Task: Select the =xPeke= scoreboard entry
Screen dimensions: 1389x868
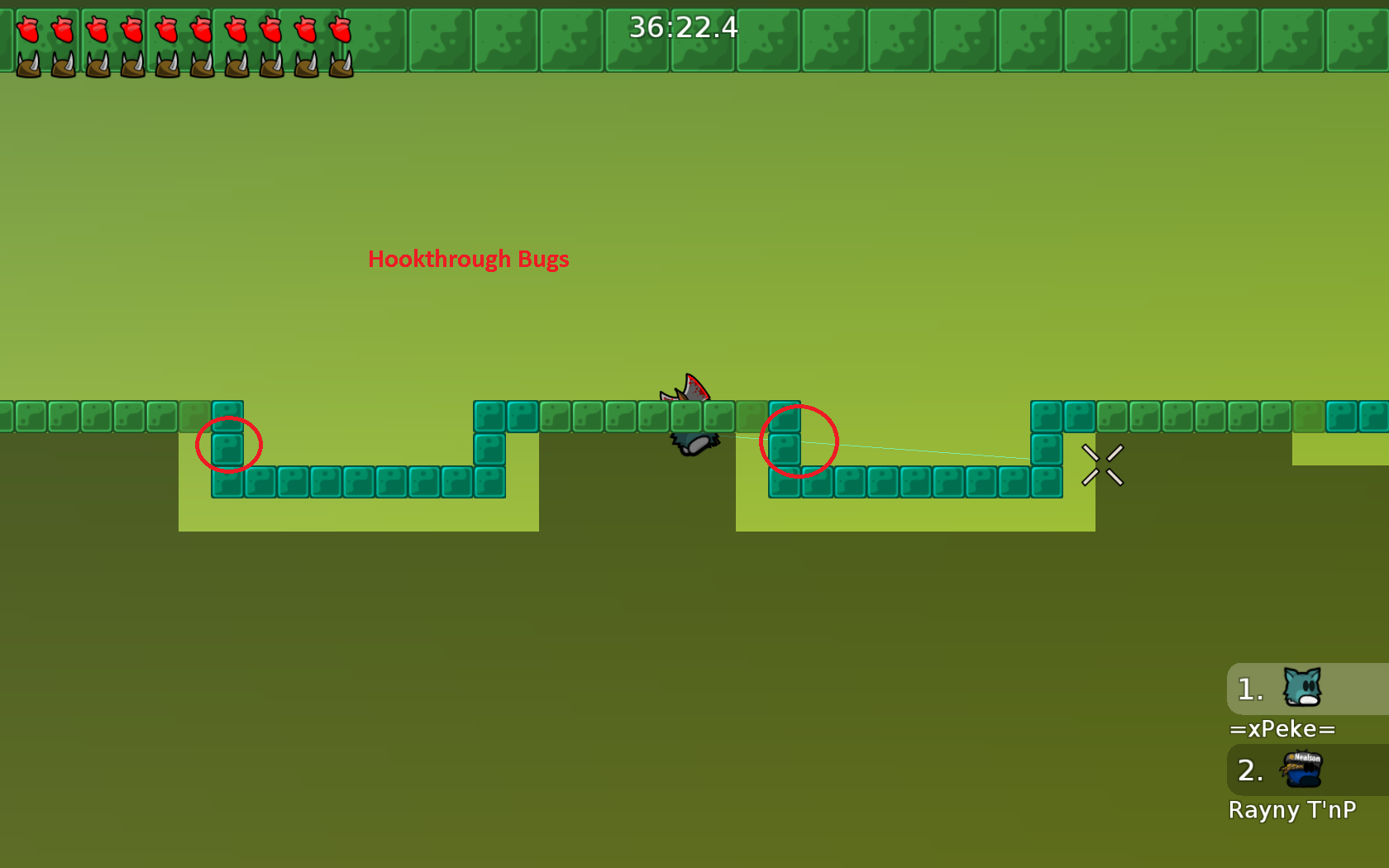Action: point(1282,728)
